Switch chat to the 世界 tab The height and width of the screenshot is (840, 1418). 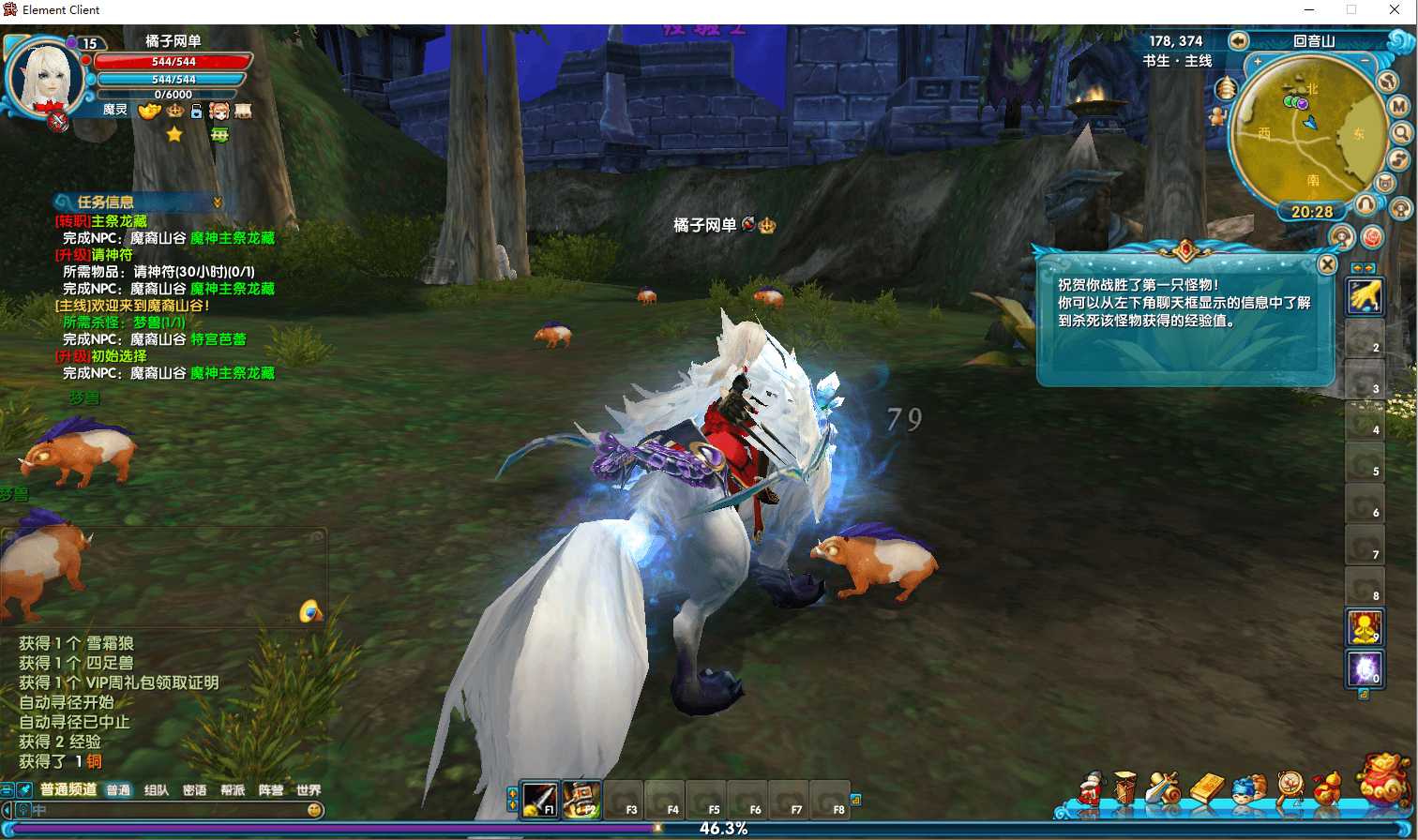(x=309, y=790)
